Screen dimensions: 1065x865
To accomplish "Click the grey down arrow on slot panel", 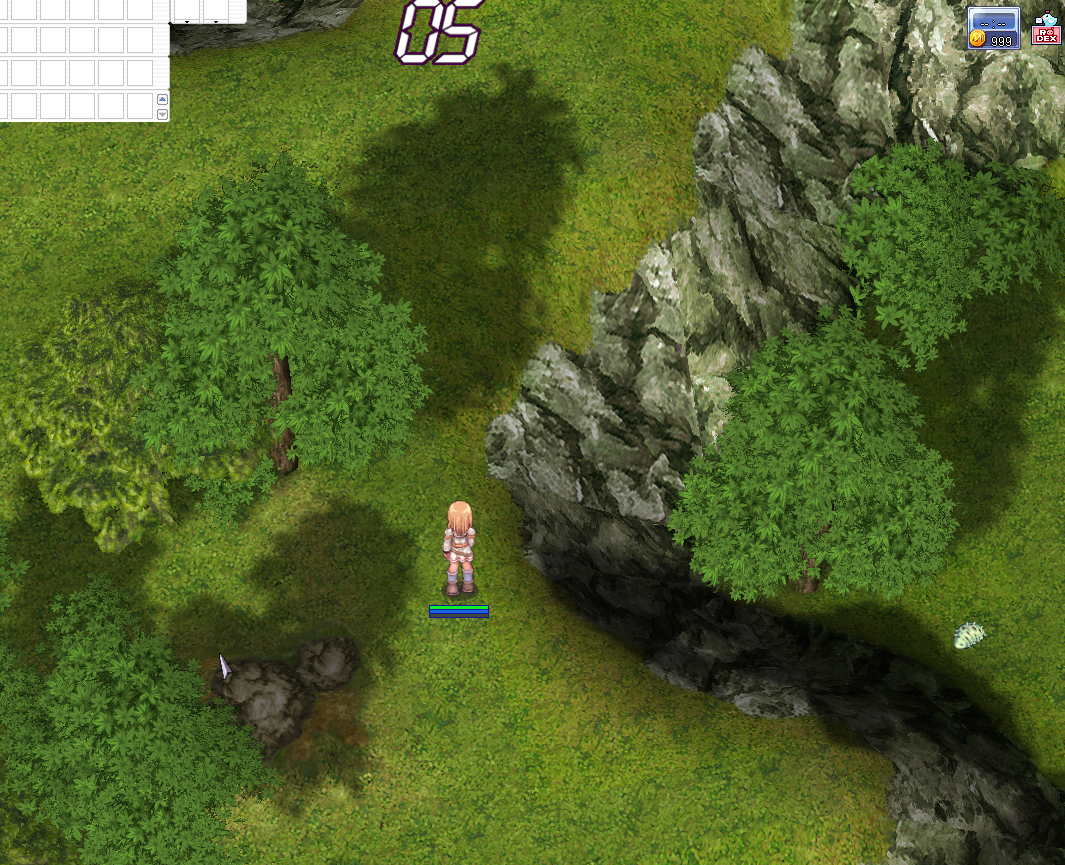I will point(163,114).
